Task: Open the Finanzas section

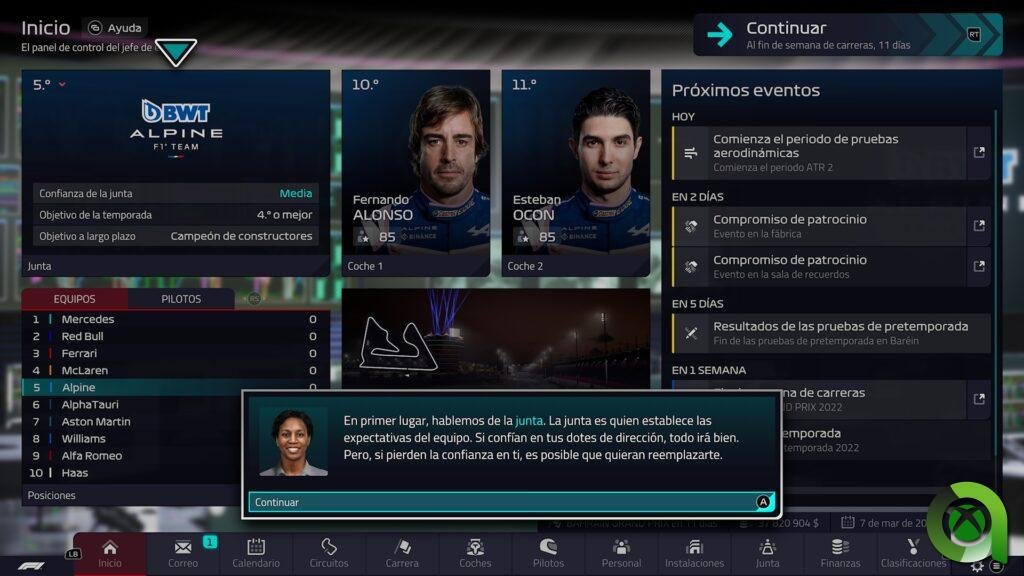Action: tap(840, 553)
